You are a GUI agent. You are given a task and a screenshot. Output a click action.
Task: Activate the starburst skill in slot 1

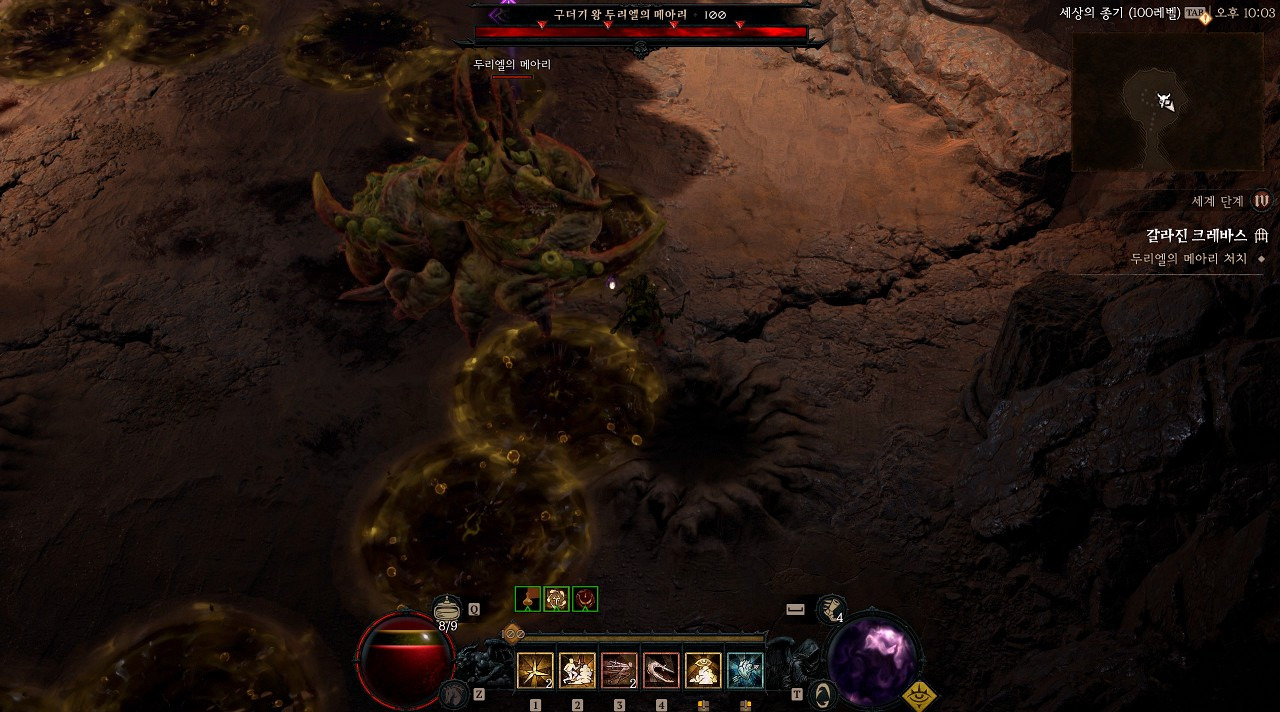(535, 671)
